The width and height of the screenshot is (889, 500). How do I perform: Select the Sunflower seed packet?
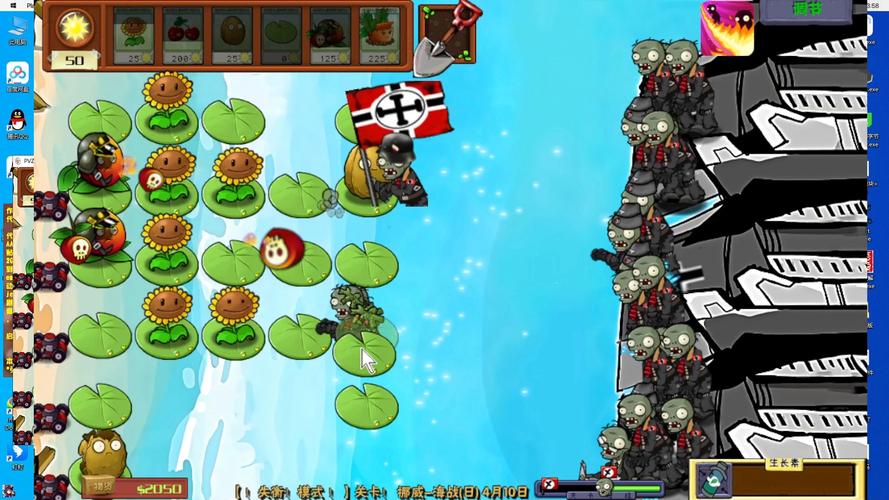pos(133,36)
